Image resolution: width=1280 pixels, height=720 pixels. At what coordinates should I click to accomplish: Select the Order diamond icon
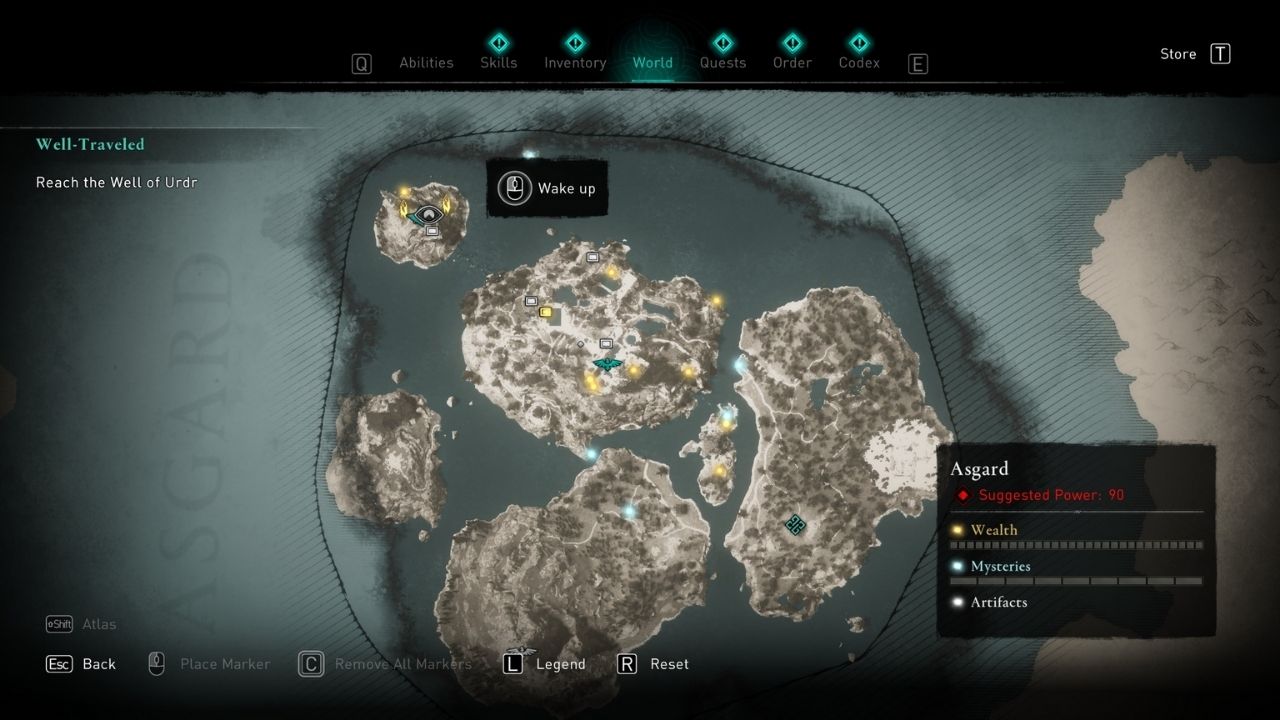coord(791,44)
